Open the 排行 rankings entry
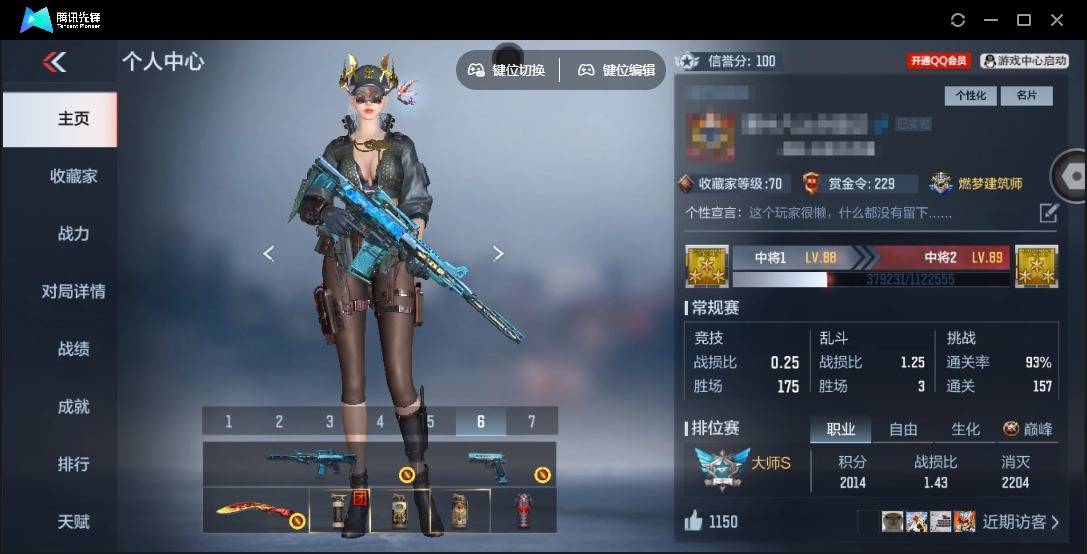Viewport: 1087px width, 554px height. click(74, 465)
